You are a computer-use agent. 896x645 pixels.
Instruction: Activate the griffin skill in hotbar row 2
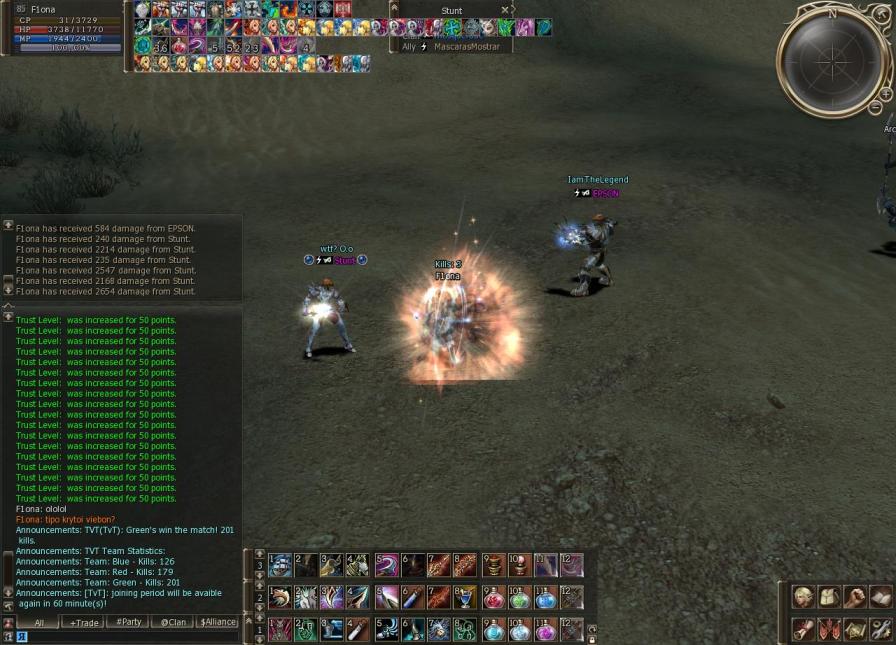[x=281, y=598]
